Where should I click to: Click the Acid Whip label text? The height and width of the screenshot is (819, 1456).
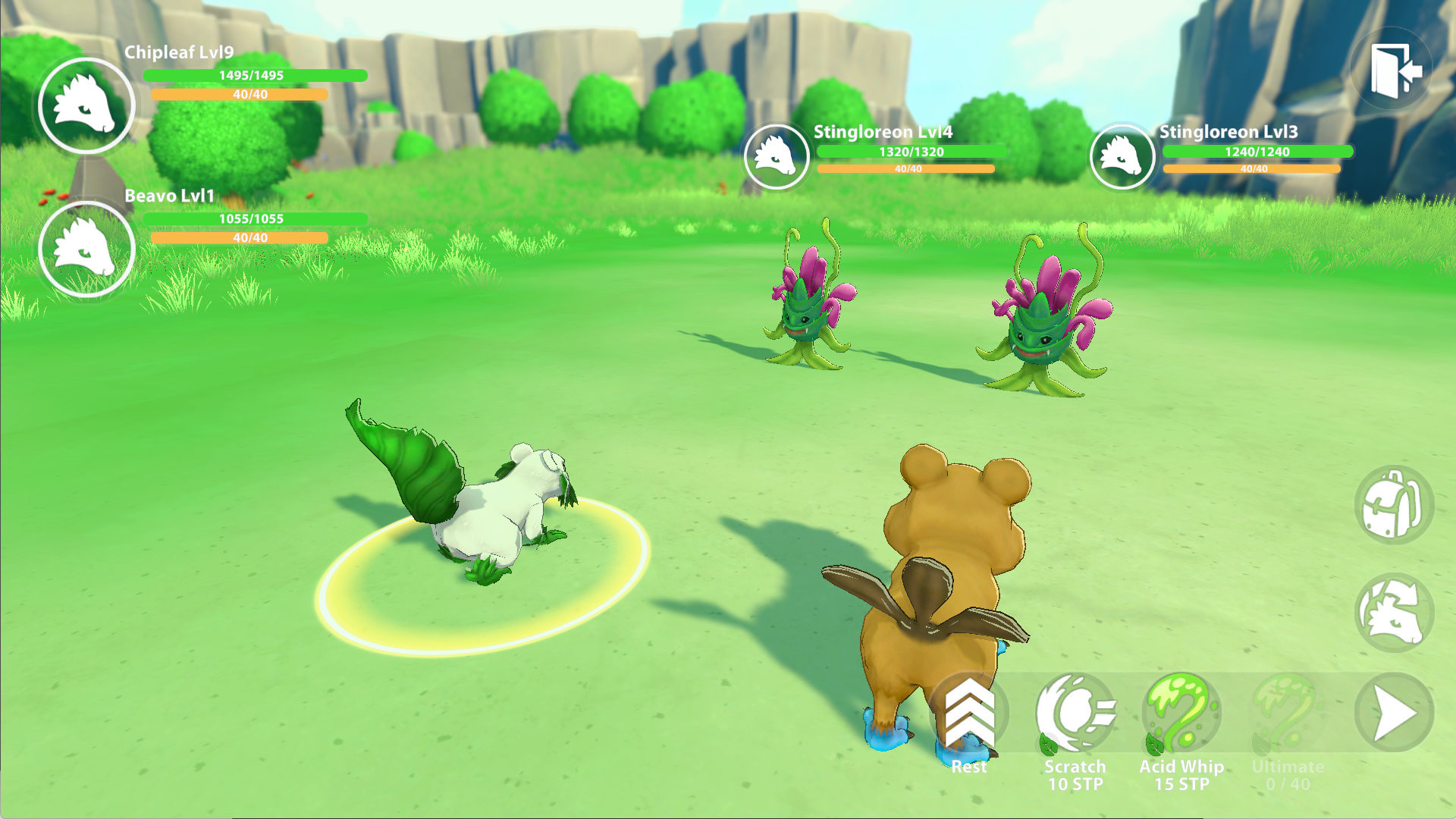[x=1183, y=767]
